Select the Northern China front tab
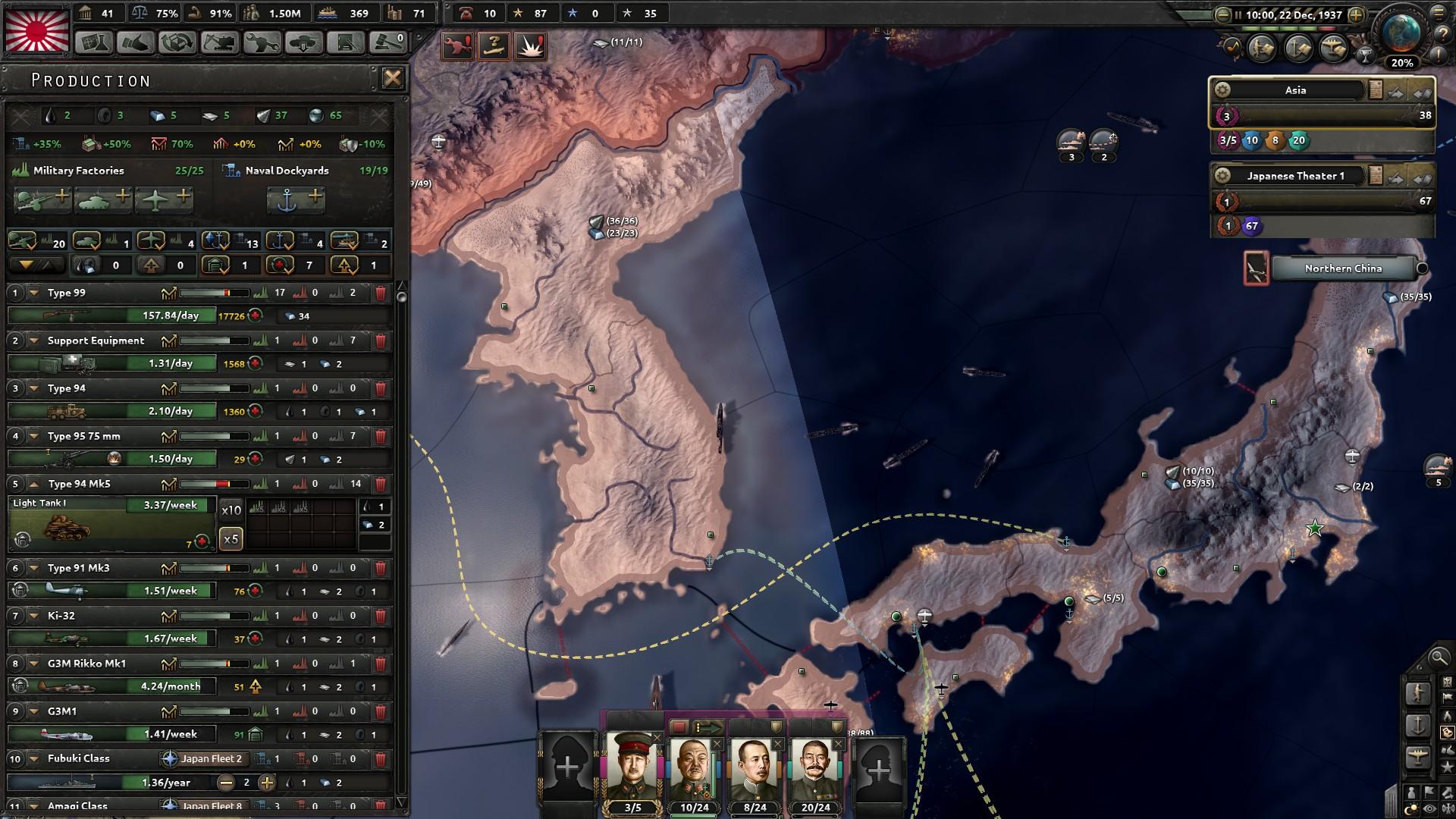 [x=1342, y=268]
